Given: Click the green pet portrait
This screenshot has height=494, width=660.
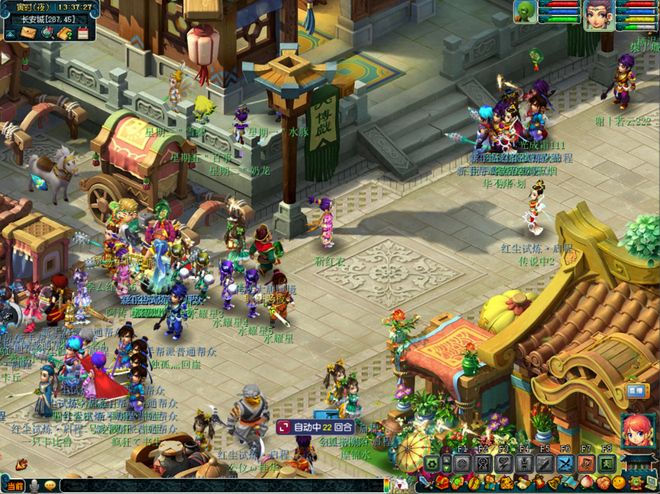Looking at the screenshot, I should pyautogui.click(x=524, y=11).
